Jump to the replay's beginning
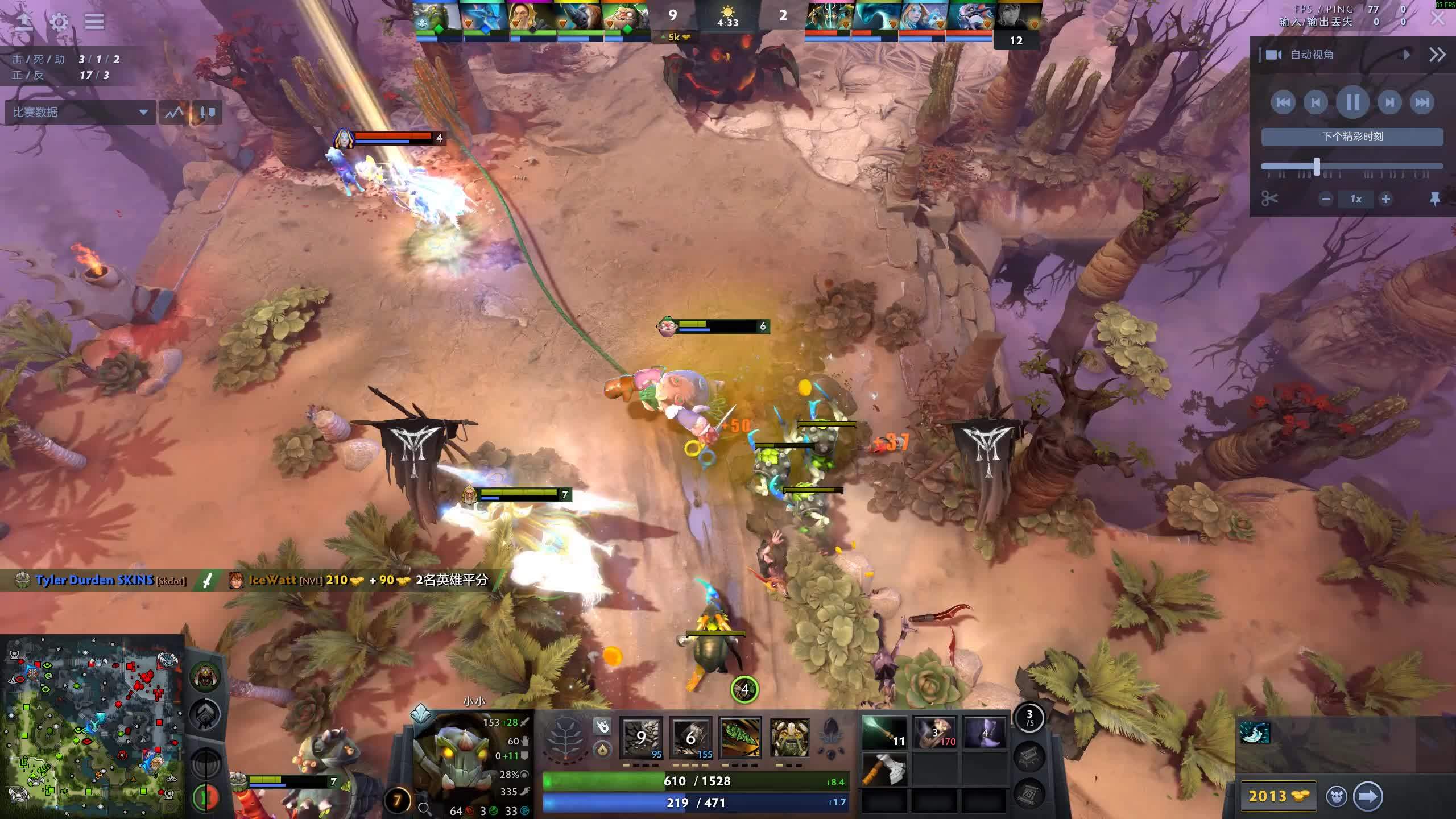 (1283, 102)
